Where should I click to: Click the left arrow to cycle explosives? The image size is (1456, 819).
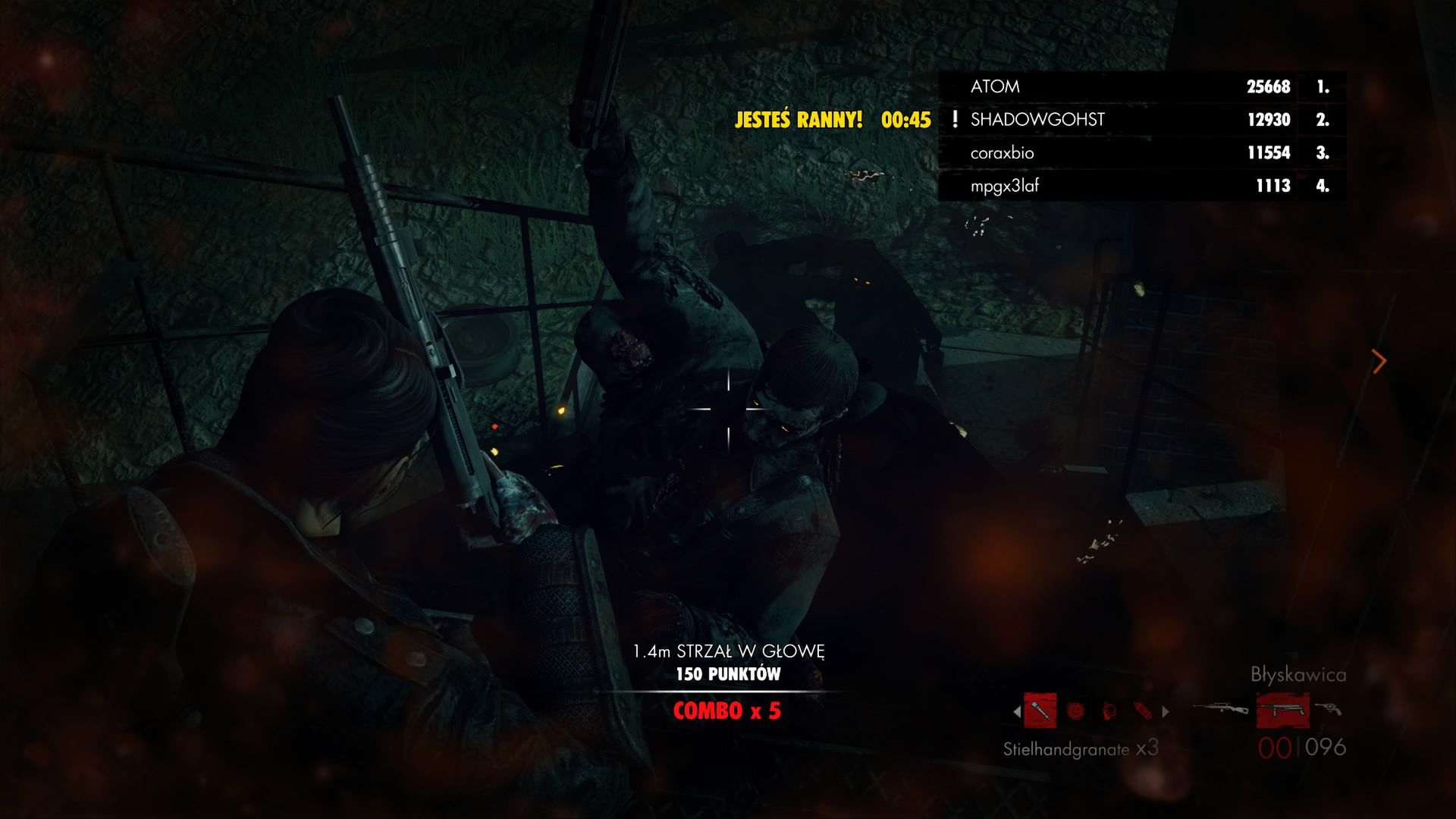click(1017, 711)
